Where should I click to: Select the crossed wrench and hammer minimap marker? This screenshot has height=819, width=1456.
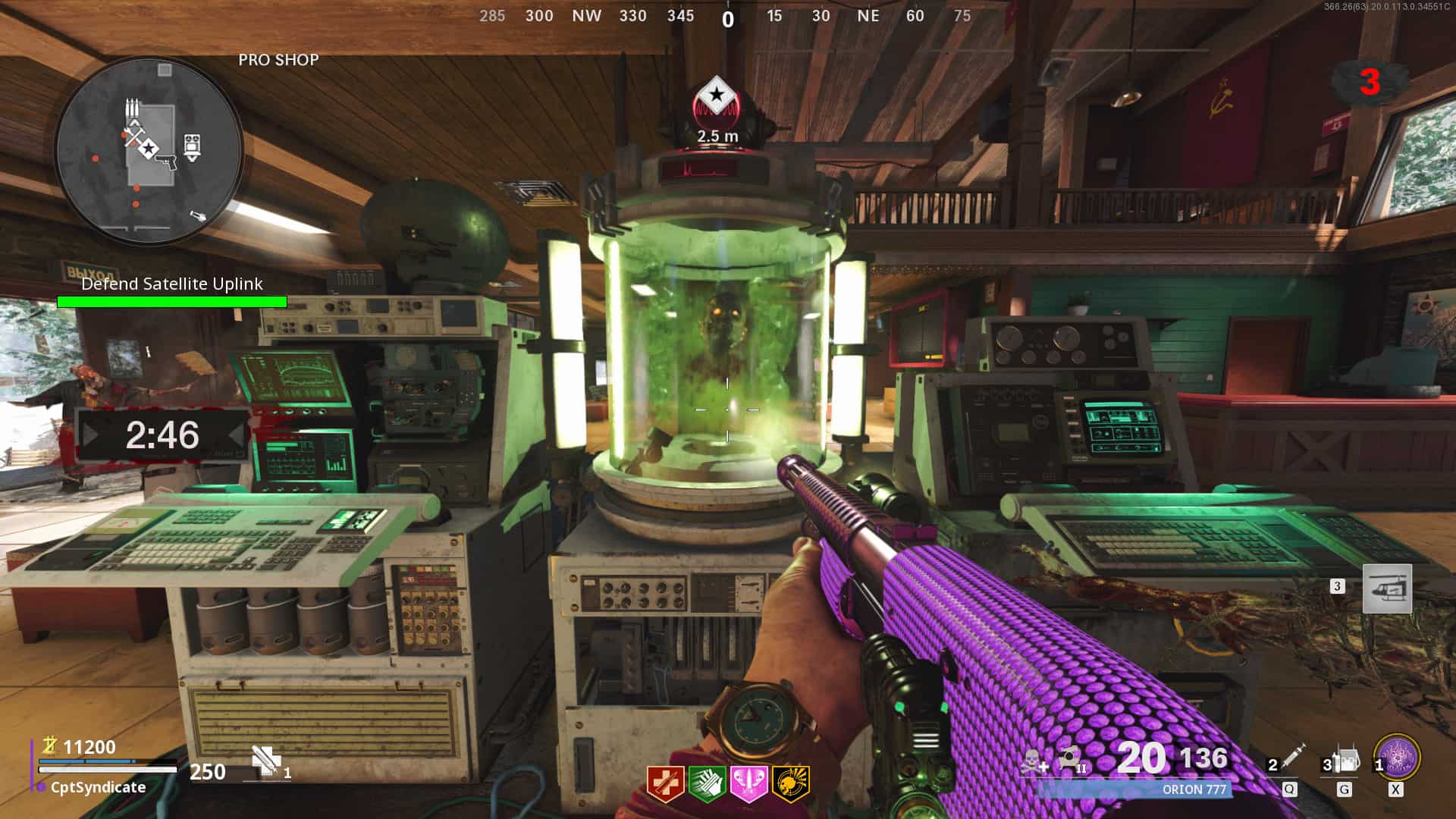tap(134, 137)
